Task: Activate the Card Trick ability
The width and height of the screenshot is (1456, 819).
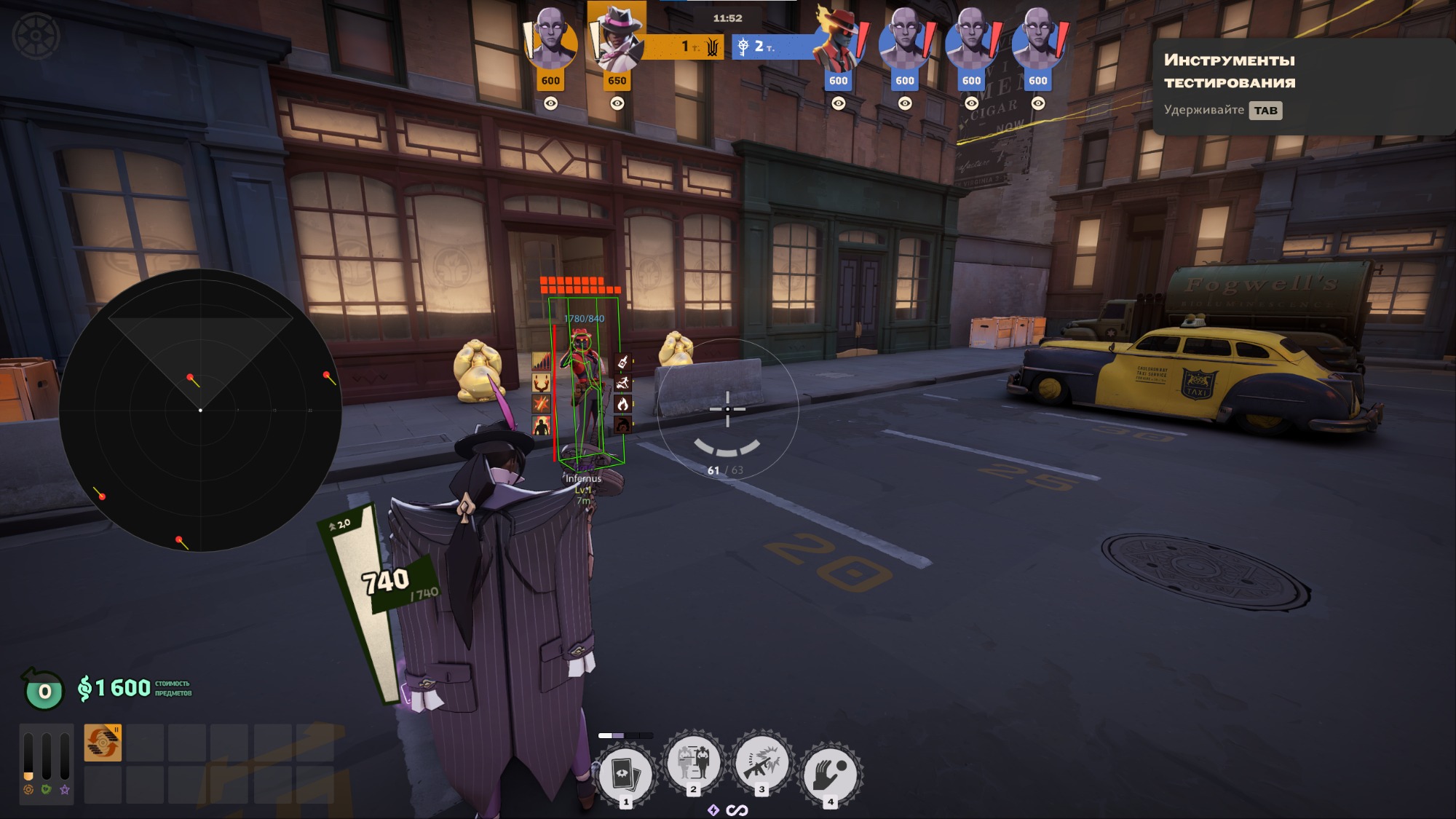Action: (x=625, y=775)
